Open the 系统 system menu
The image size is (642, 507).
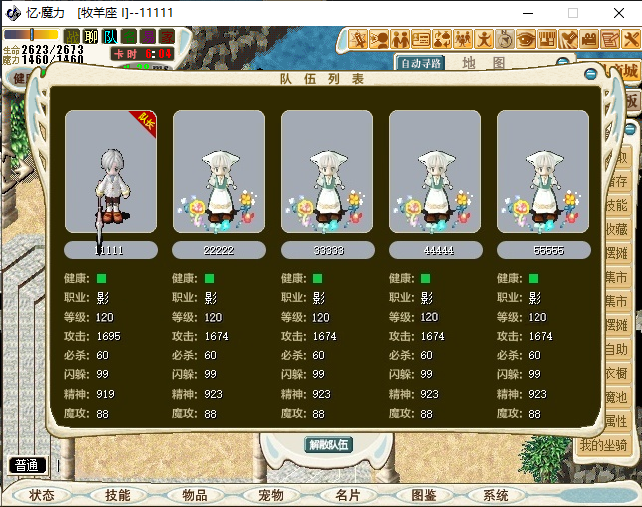495,495
